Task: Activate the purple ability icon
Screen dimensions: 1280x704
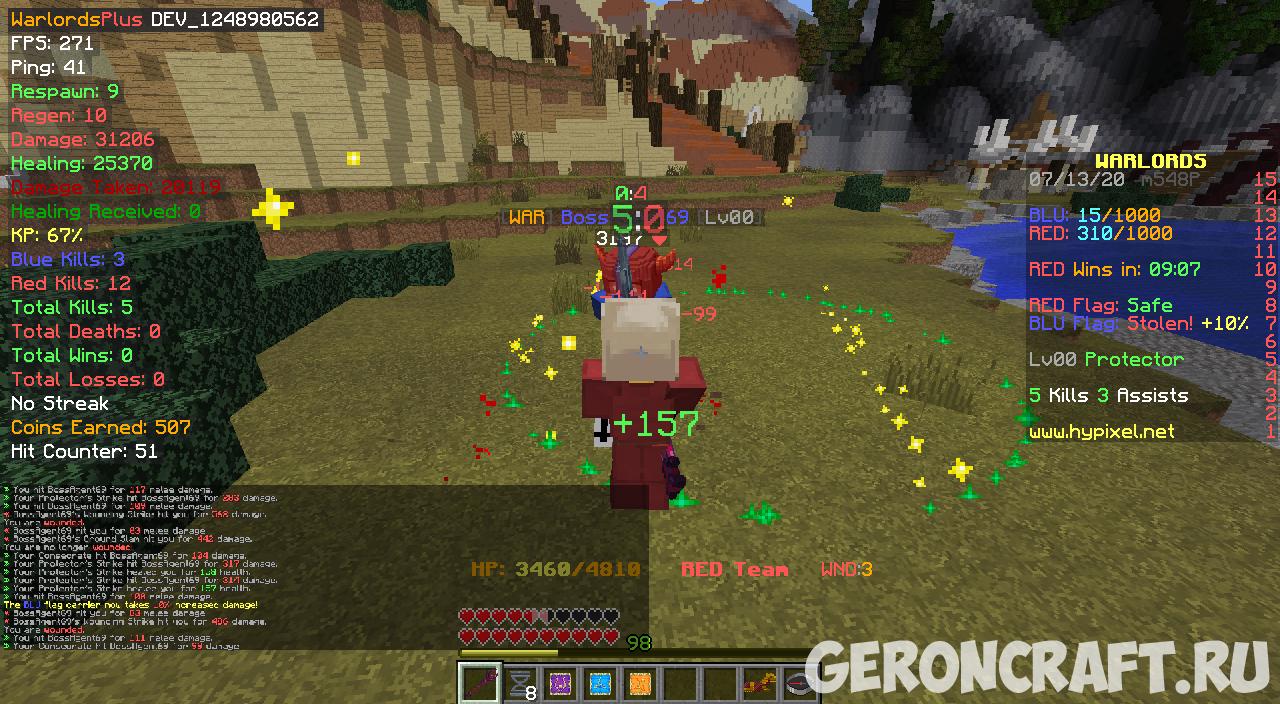Action: pos(560,684)
